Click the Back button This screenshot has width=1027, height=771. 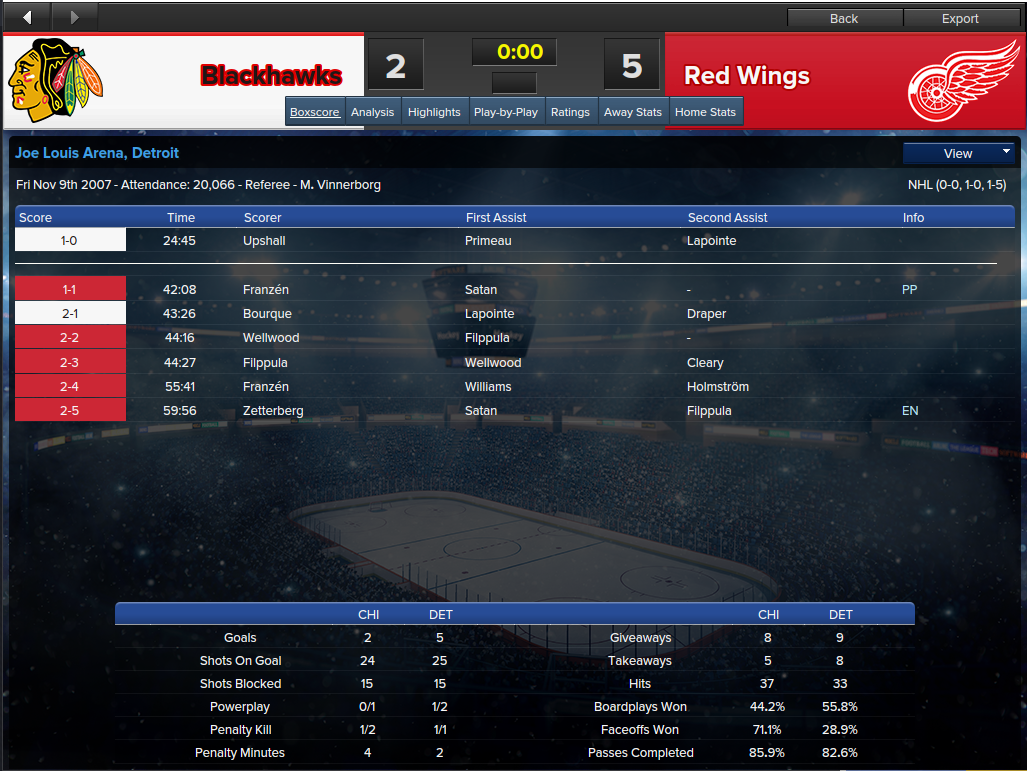[x=844, y=18]
